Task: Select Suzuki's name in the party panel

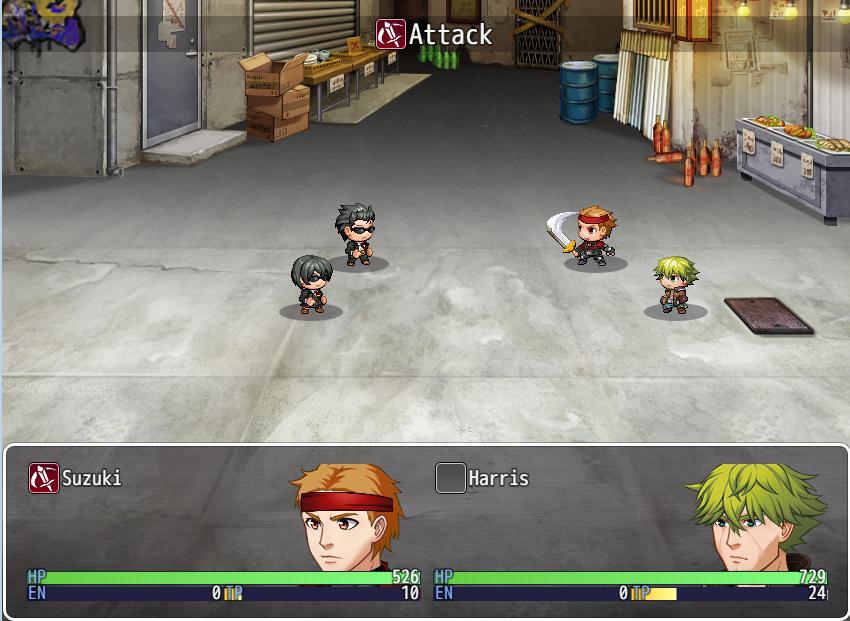Action: pos(92,478)
